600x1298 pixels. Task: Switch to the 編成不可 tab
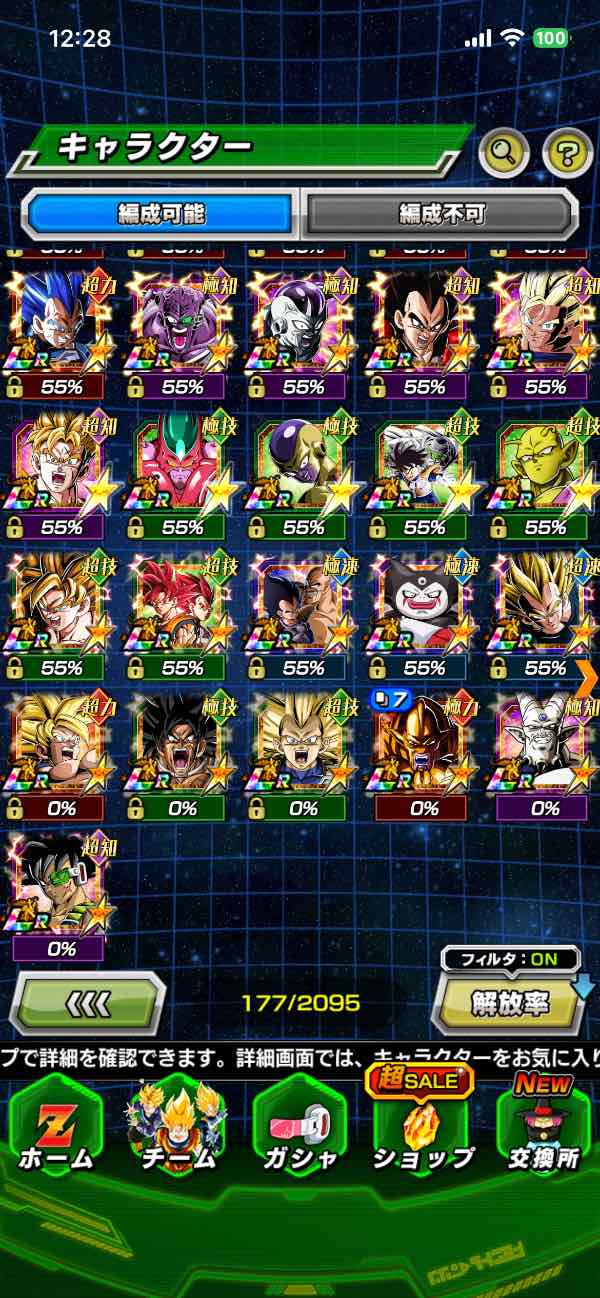[x=441, y=213]
